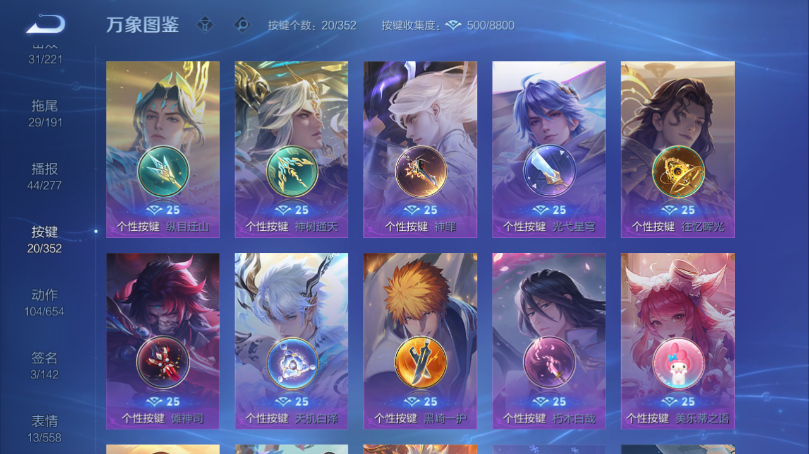Show the 表情 category tab
Image resolution: width=809 pixels, height=454 pixels.
tap(45, 427)
